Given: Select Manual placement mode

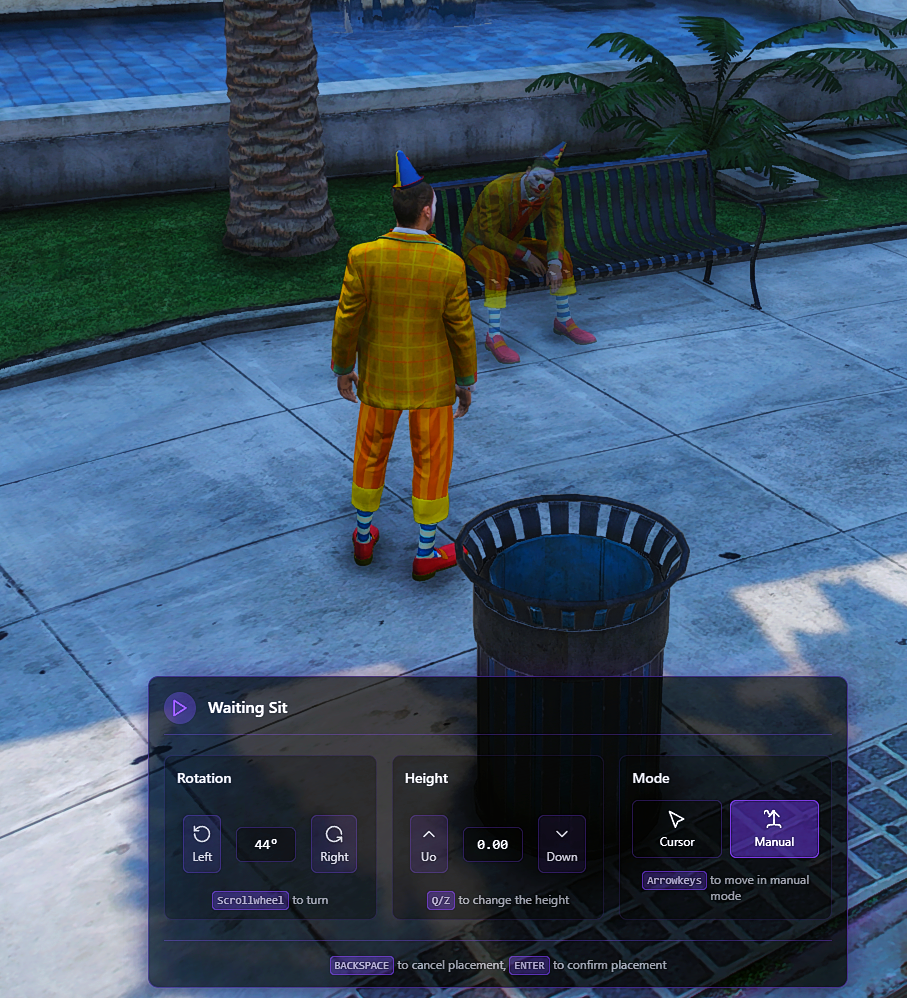Looking at the screenshot, I should (x=774, y=829).
